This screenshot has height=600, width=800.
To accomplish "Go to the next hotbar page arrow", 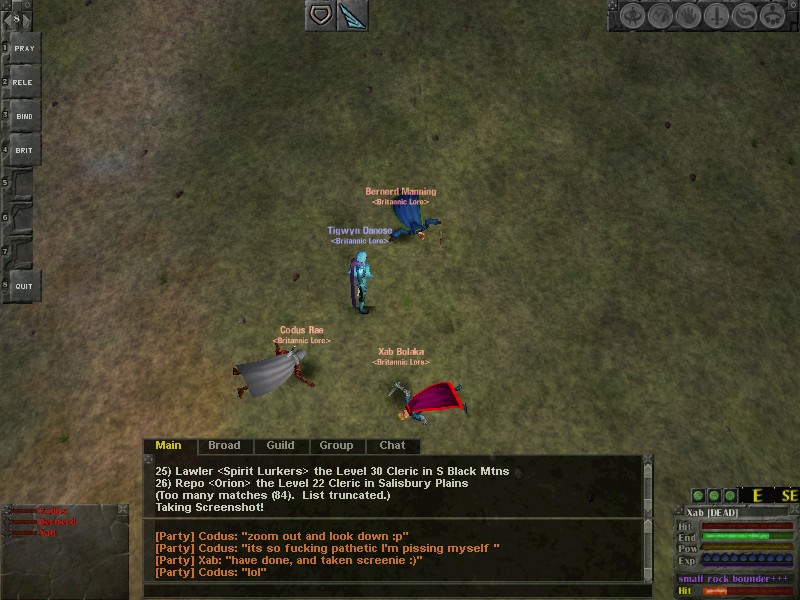I will click(x=29, y=18).
